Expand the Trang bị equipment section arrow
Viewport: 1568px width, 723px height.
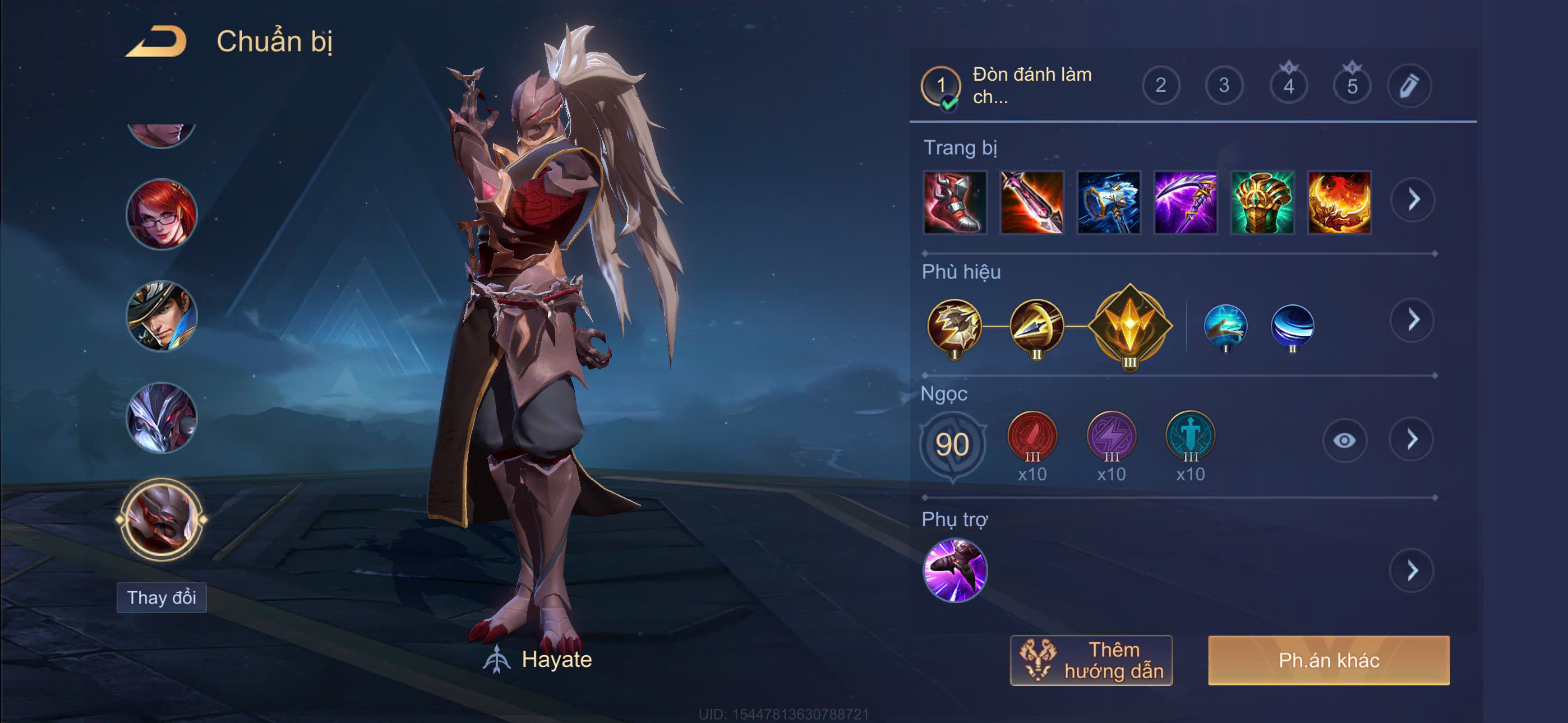point(1413,200)
